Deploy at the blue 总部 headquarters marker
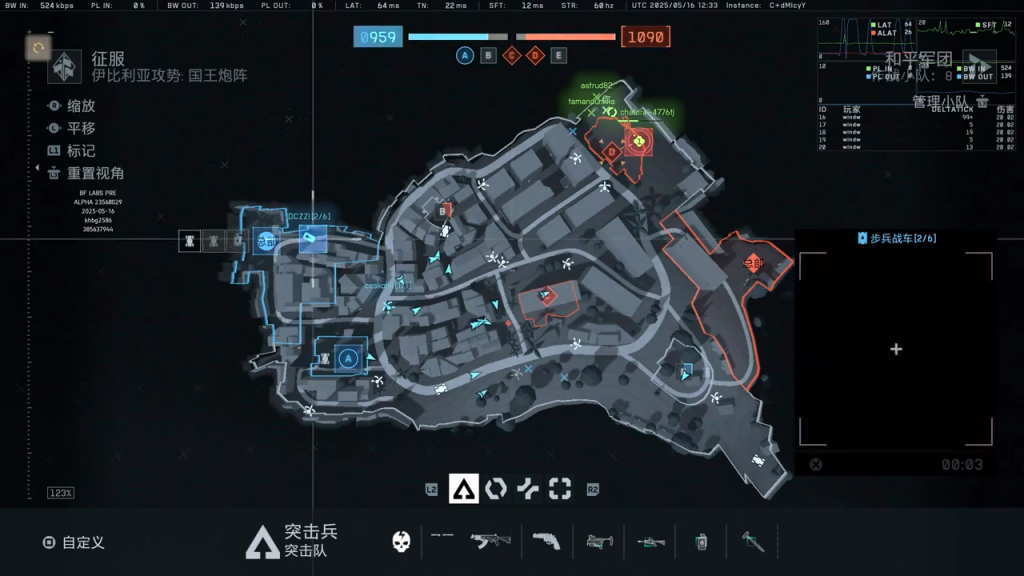 265,240
